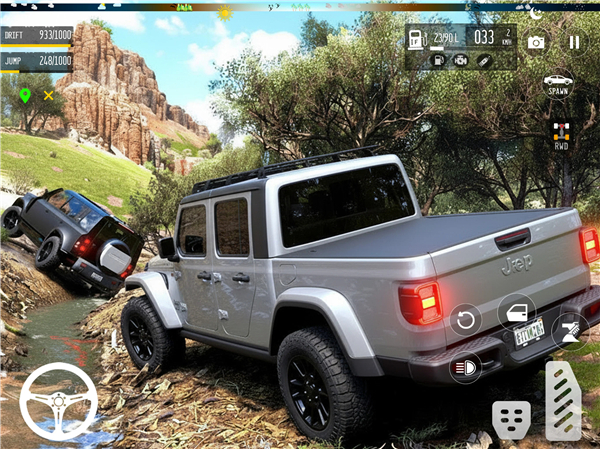Pause the game
The height and width of the screenshot is (449, 600).
click(574, 42)
